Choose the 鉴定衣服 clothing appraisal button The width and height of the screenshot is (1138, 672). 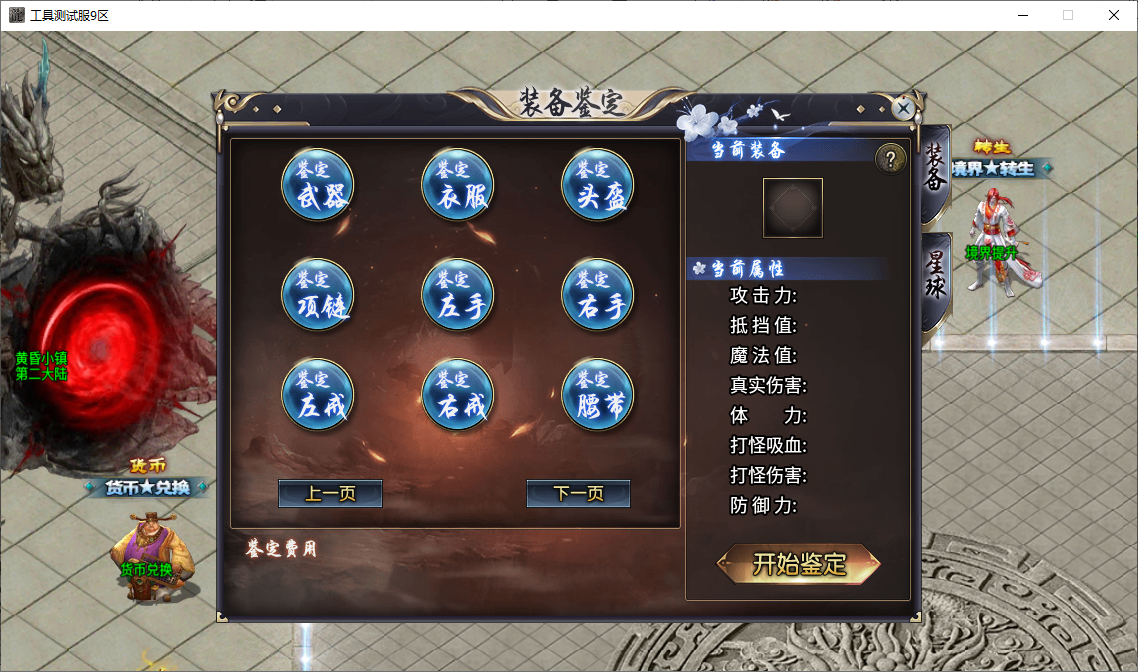458,185
